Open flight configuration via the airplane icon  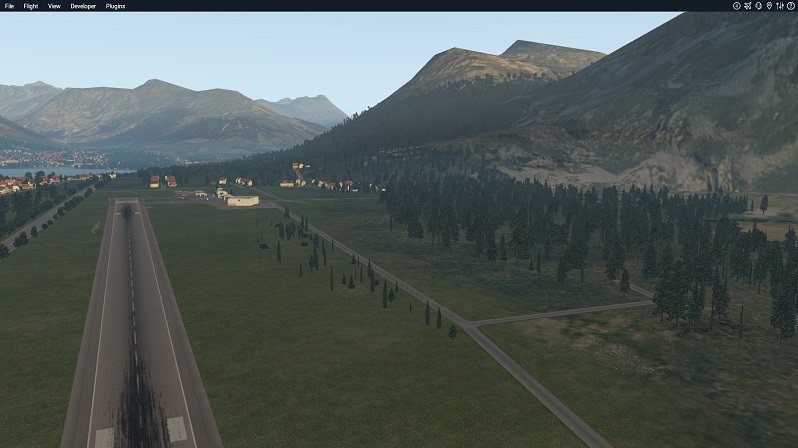tap(747, 6)
